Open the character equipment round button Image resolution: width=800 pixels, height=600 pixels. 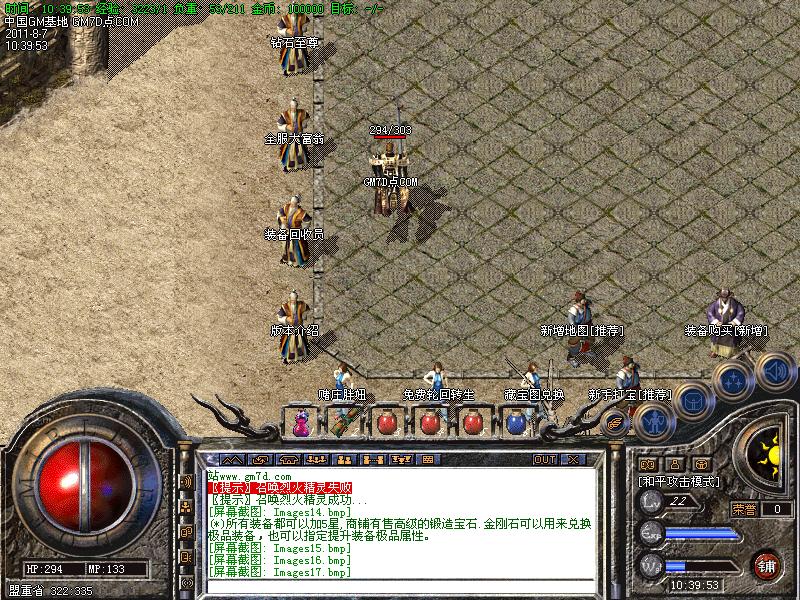pyautogui.click(x=654, y=421)
